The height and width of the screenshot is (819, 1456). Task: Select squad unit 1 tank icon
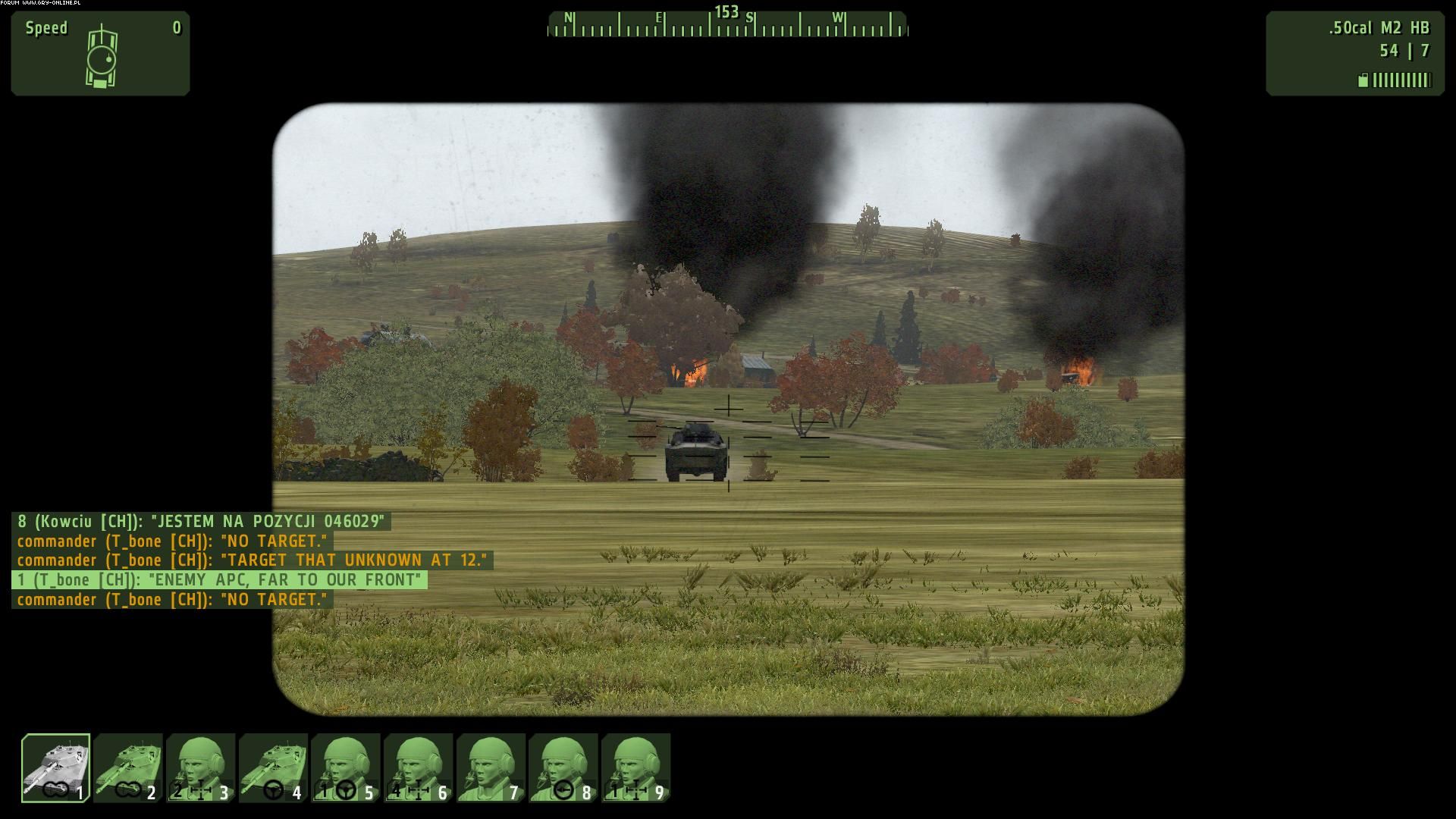click(x=56, y=767)
